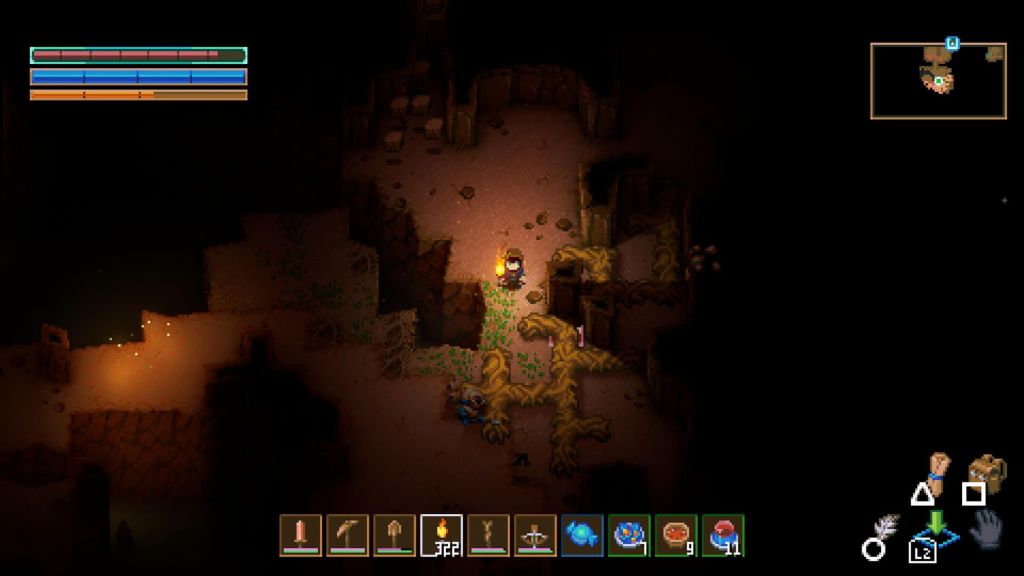Viewport: 1024px width, 576px height.
Task: Open the cave minimap
Action: coord(938,80)
